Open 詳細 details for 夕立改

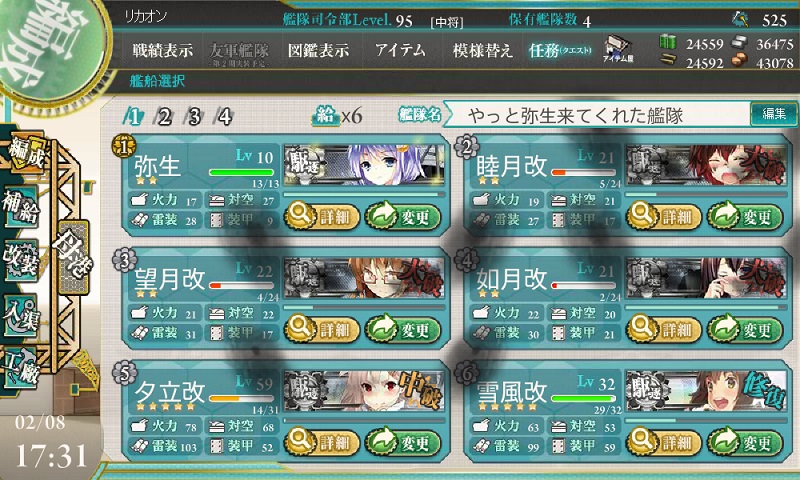pyautogui.click(x=320, y=442)
